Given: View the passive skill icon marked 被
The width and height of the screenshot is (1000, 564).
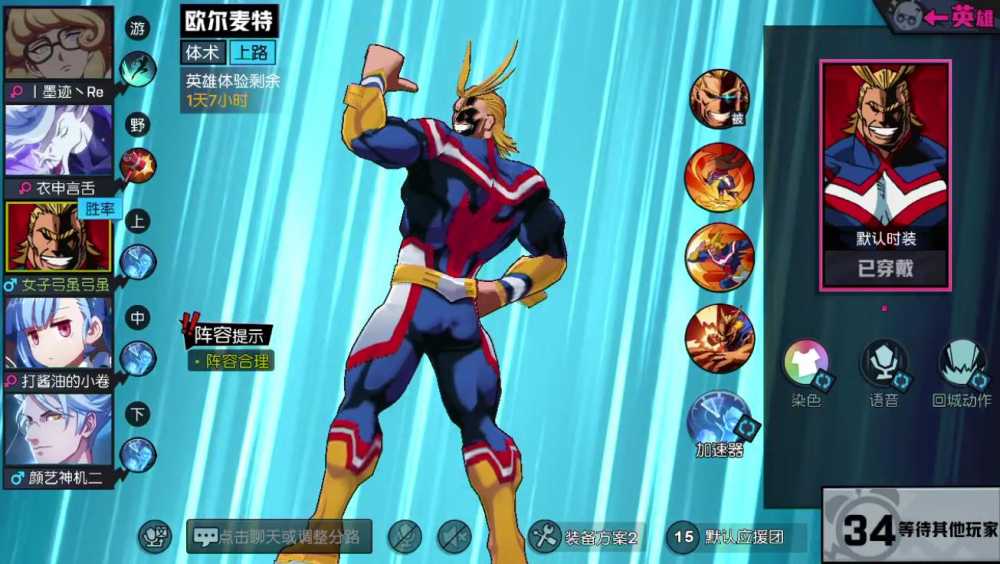Looking at the screenshot, I should point(719,98).
